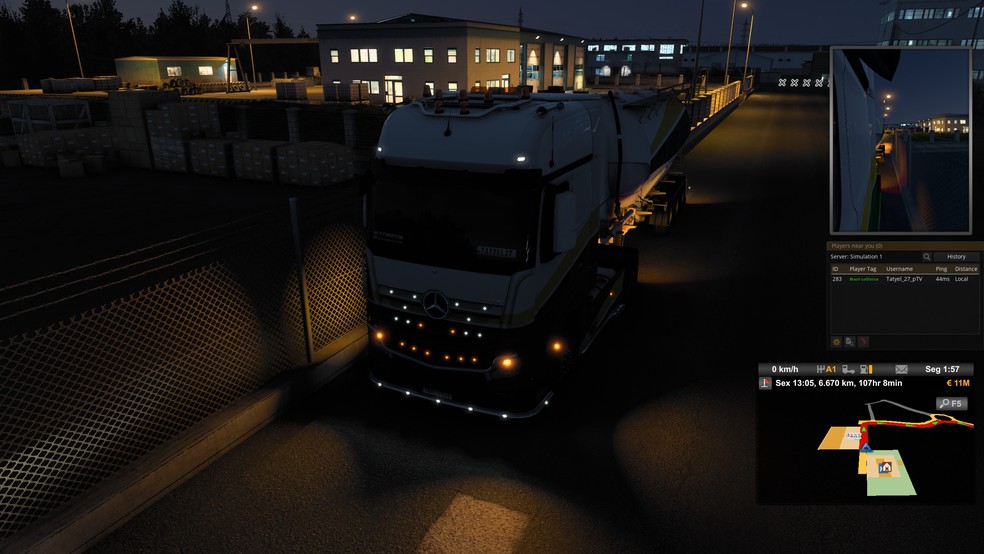
Task: Open the player History list
Action: 956,257
